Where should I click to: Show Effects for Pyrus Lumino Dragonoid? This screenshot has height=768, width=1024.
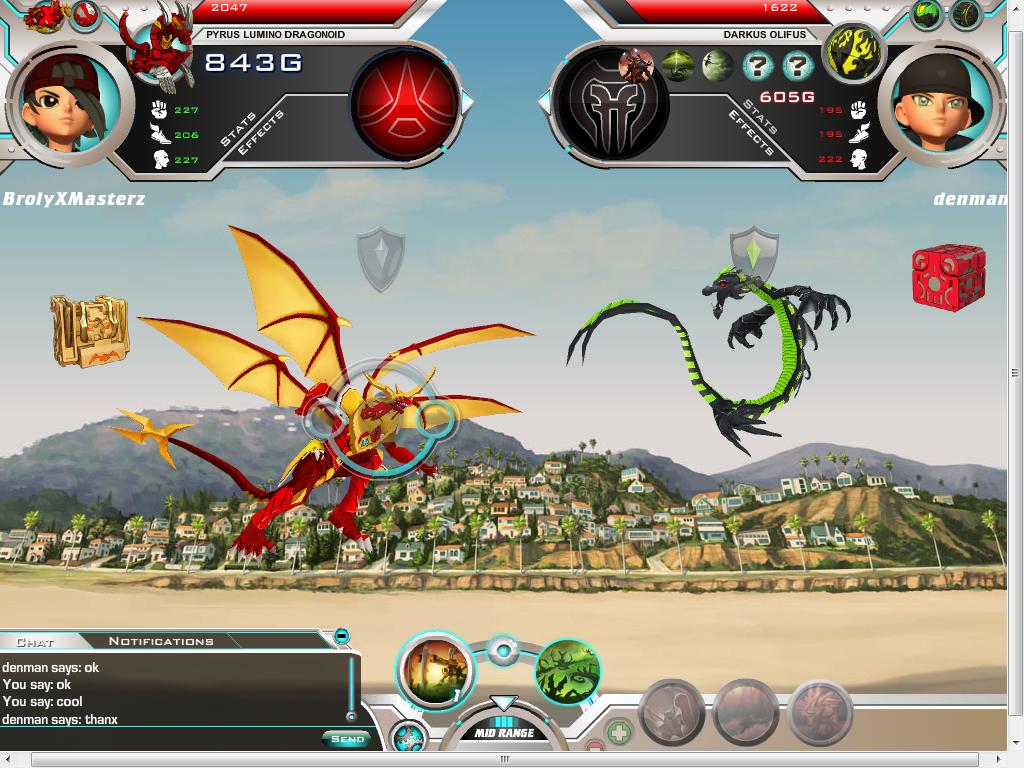[x=265, y=130]
